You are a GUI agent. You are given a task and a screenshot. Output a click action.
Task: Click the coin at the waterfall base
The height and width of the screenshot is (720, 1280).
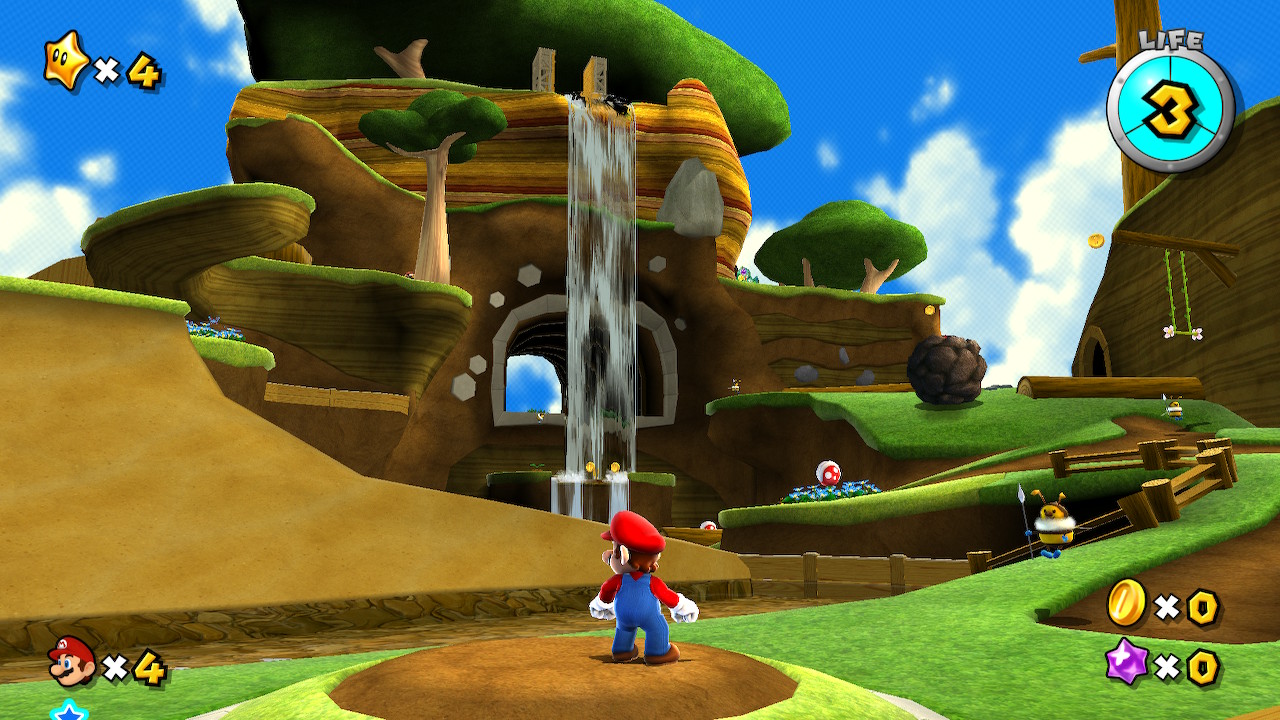pos(589,466)
